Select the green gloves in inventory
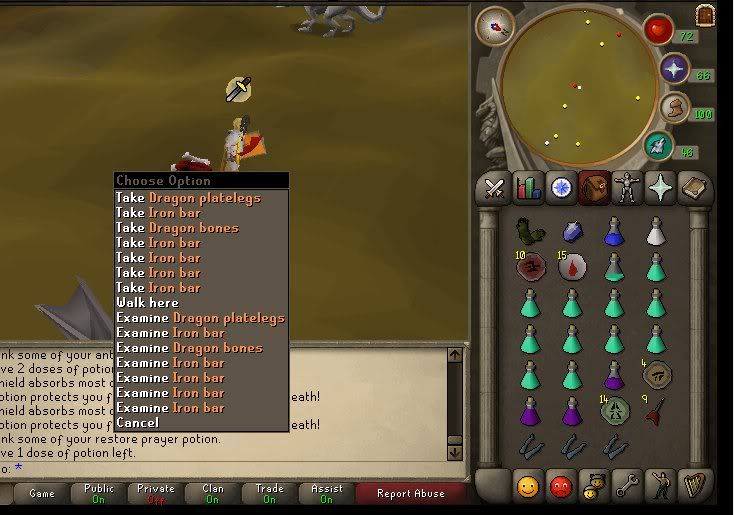Screen dimensions: 734x515 click(x=529, y=232)
